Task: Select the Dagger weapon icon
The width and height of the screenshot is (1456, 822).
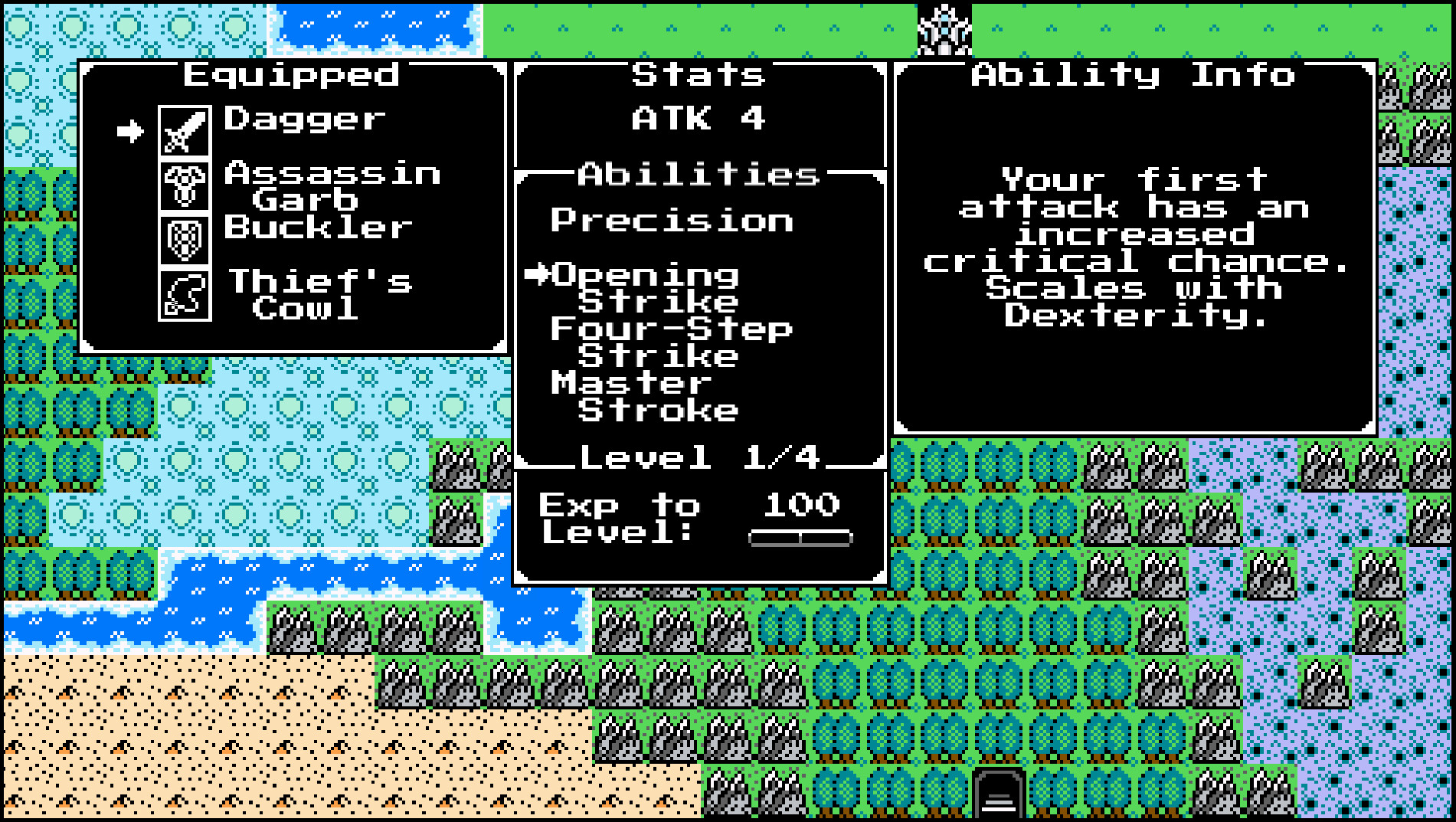Action: [x=184, y=128]
